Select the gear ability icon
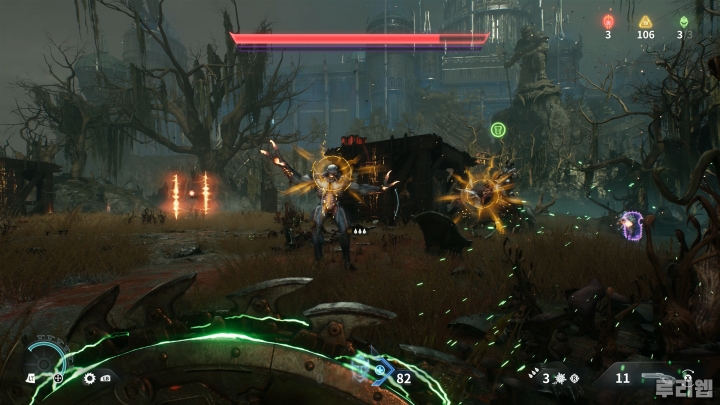 click(x=90, y=379)
